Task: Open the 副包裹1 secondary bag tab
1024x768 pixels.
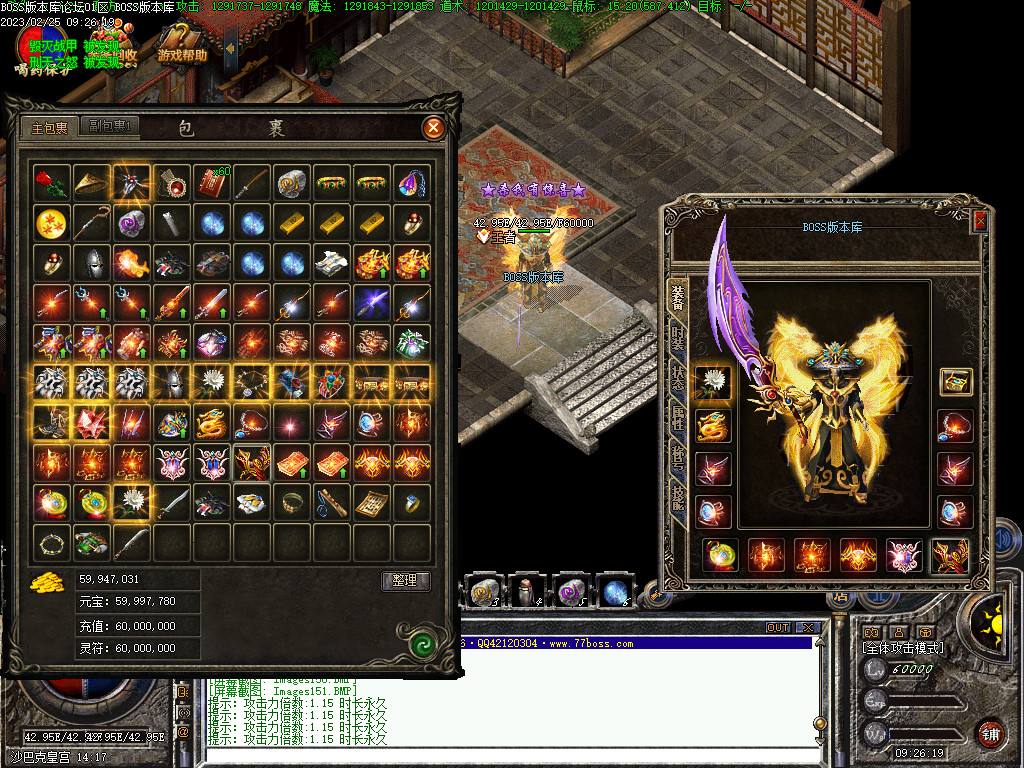Action: tap(109, 127)
